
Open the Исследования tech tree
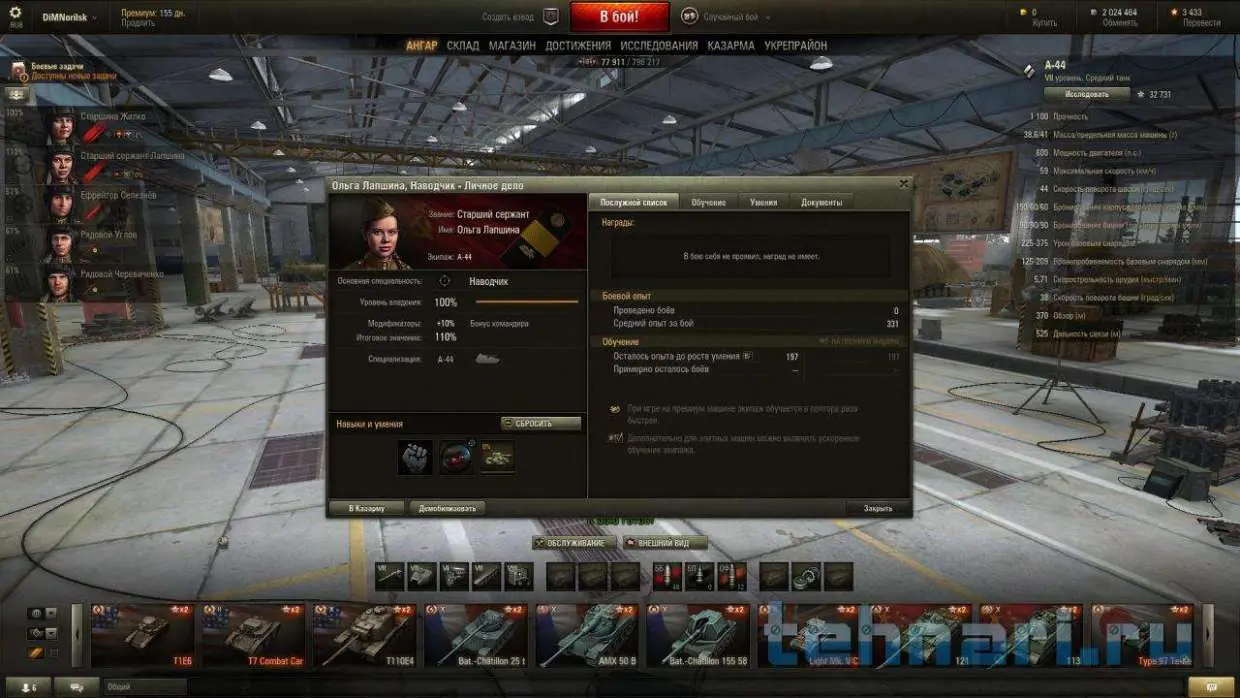pyautogui.click(x=659, y=46)
